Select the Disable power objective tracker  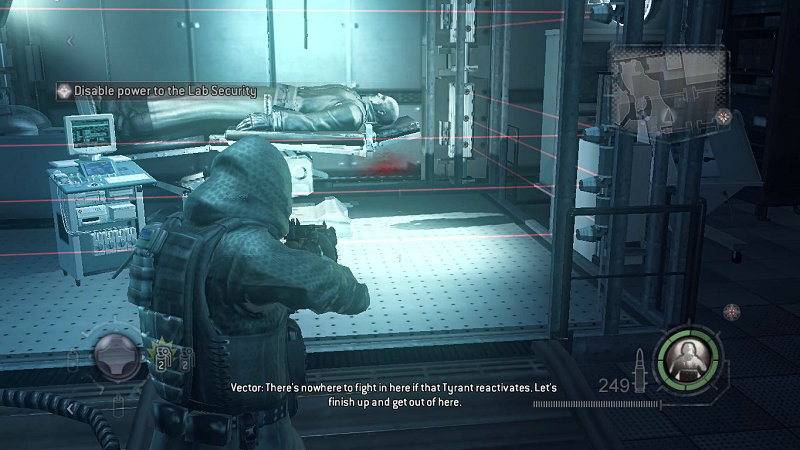[x=157, y=90]
